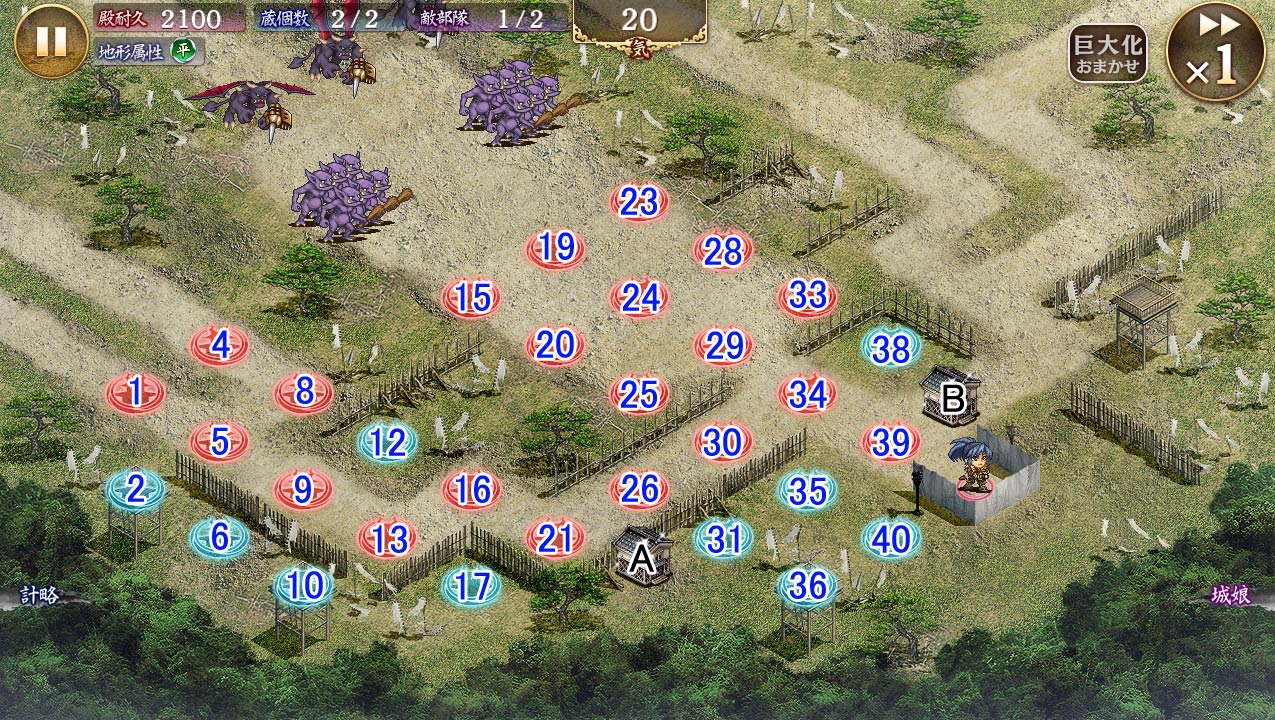Select blue deployment tile 2

(135, 489)
